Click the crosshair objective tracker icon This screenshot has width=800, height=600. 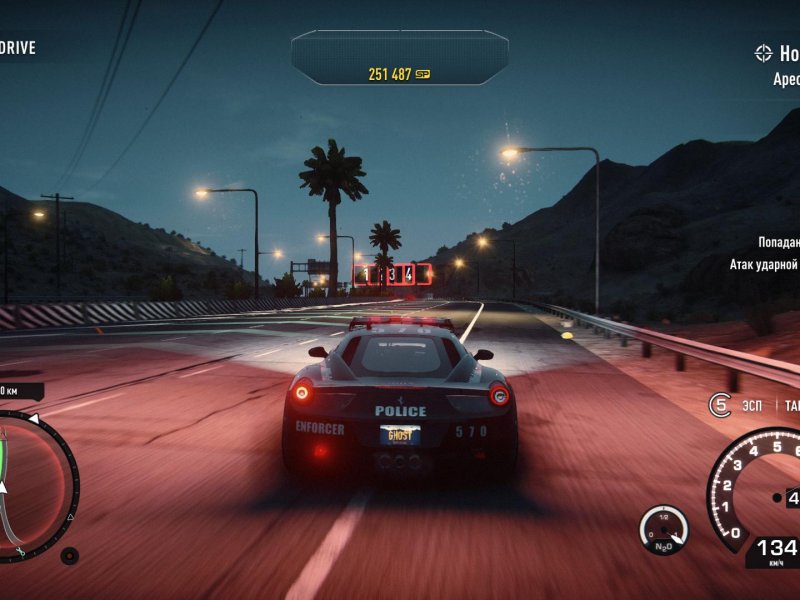[765, 54]
